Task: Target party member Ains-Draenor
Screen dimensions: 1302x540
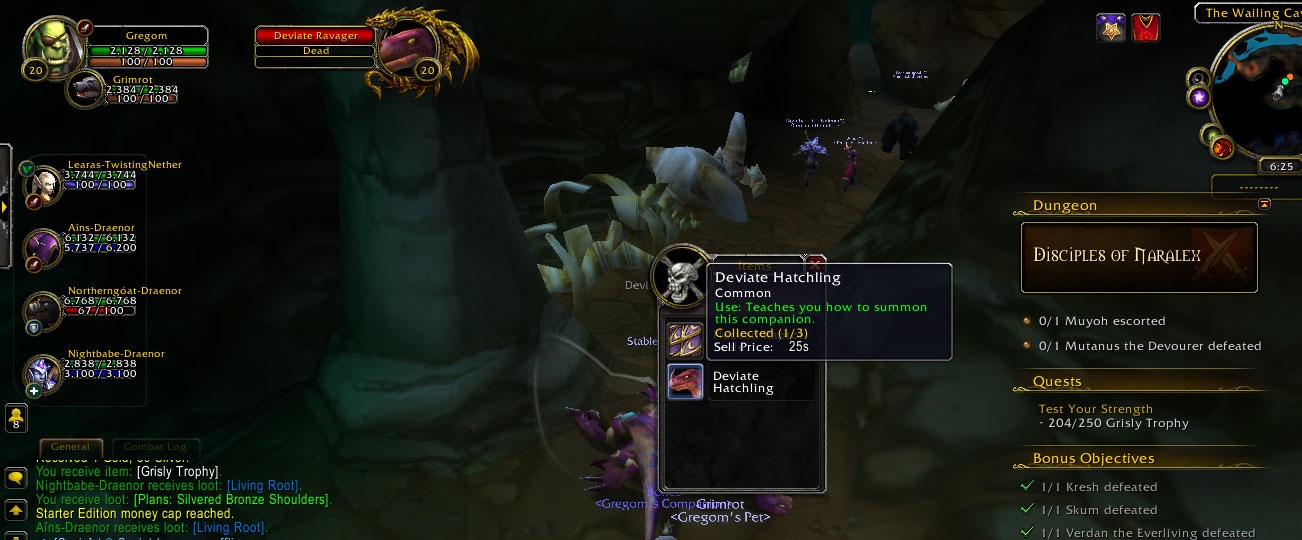Action: pos(42,246)
